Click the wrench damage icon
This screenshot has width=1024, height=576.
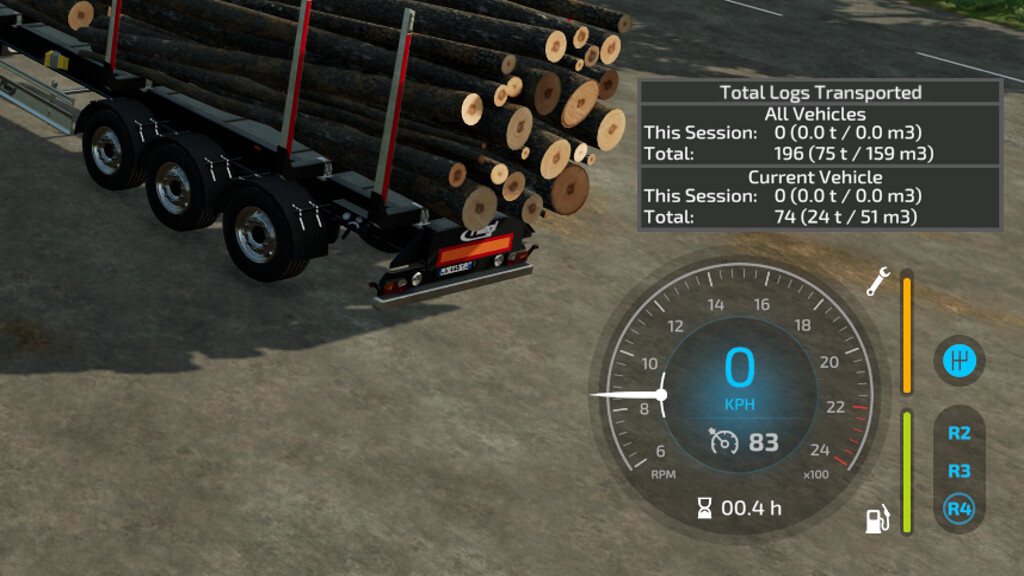tap(877, 283)
